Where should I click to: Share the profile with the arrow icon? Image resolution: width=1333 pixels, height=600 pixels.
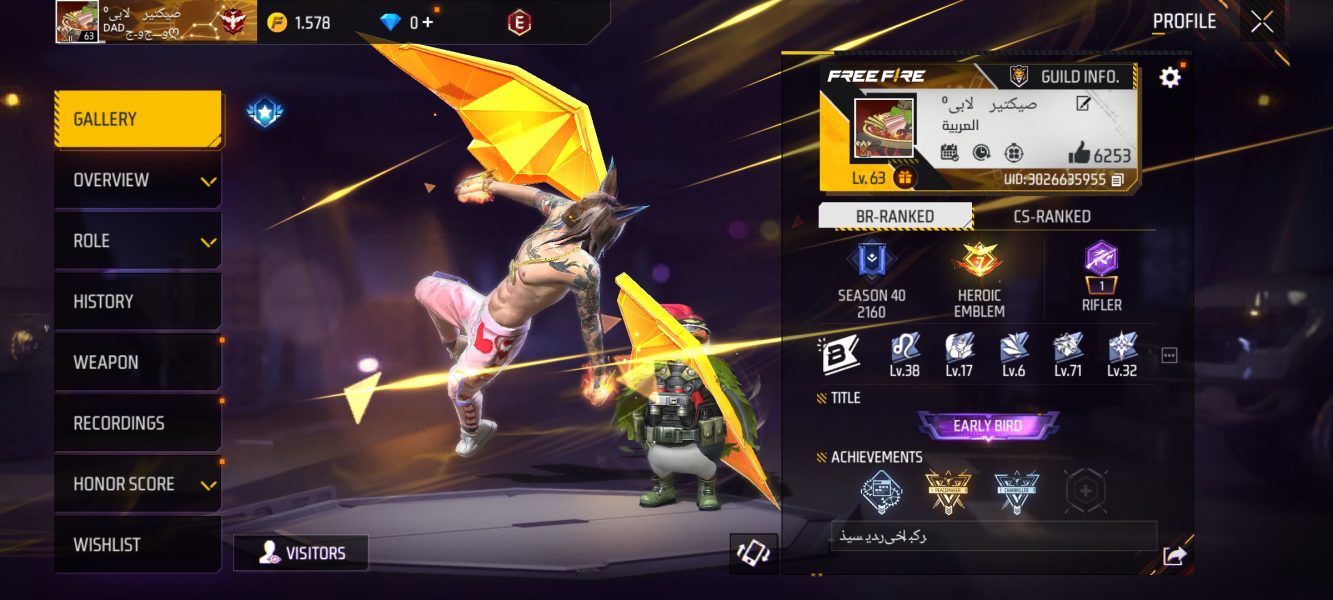1174,557
